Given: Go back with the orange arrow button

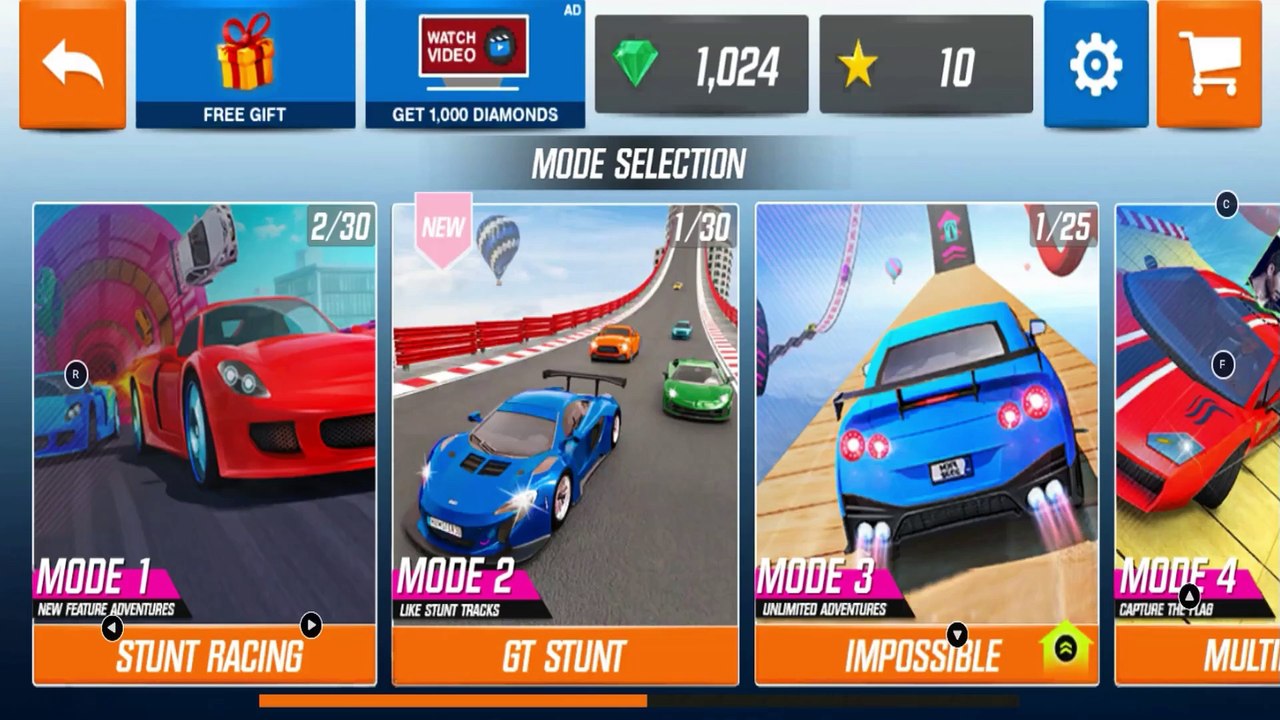Looking at the screenshot, I should [73, 64].
